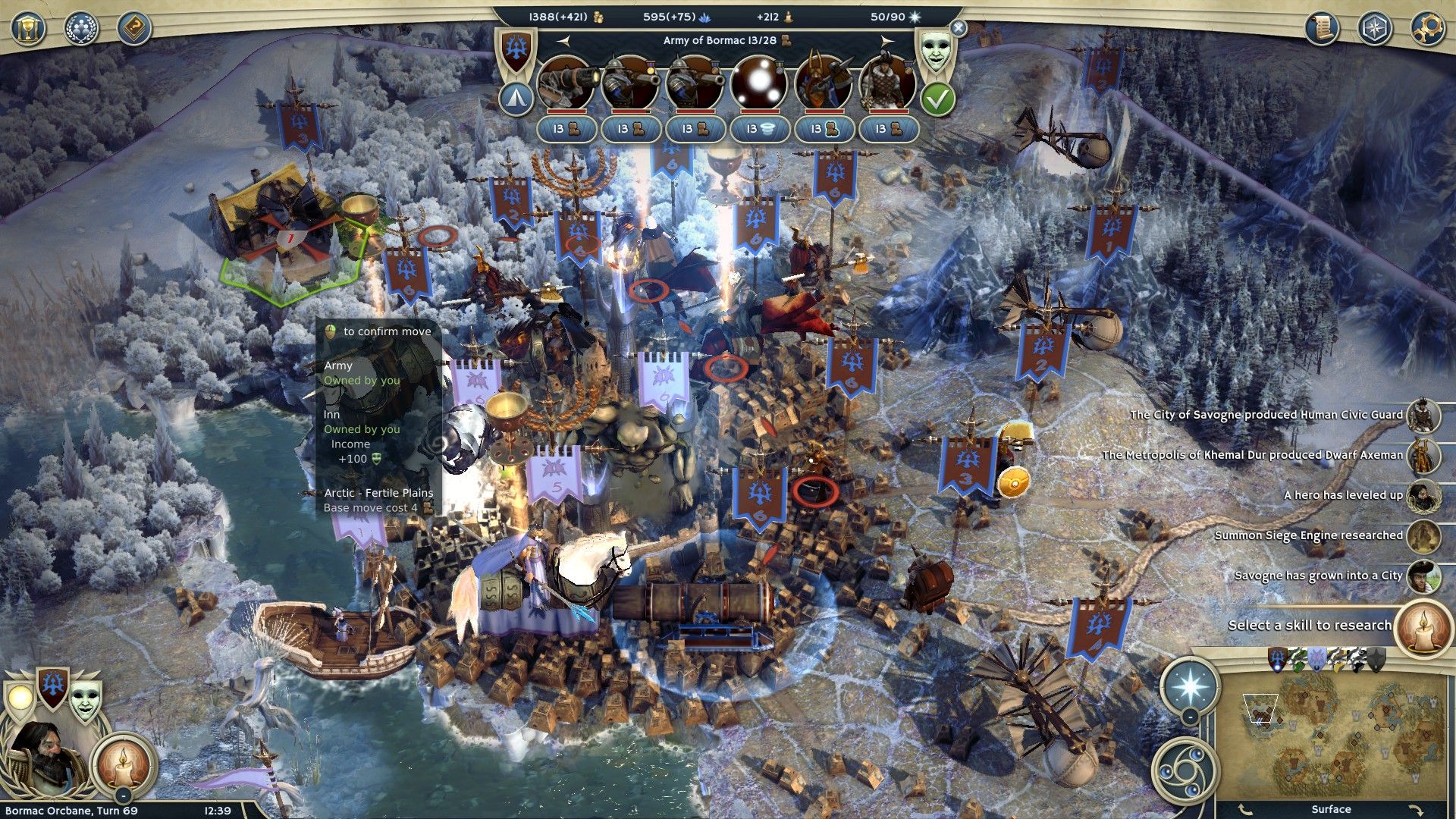Click the white mask icon beside army panel
Viewport: 1456px width, 819px height.
point(937,51)
